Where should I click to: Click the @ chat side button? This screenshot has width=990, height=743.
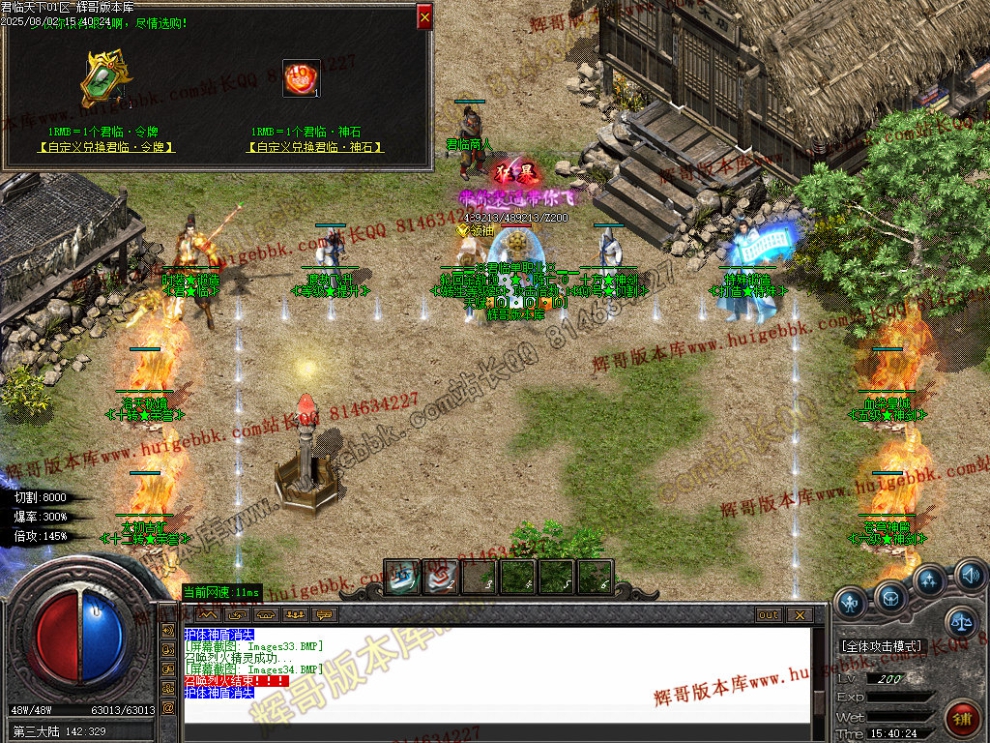click(168, 708)
